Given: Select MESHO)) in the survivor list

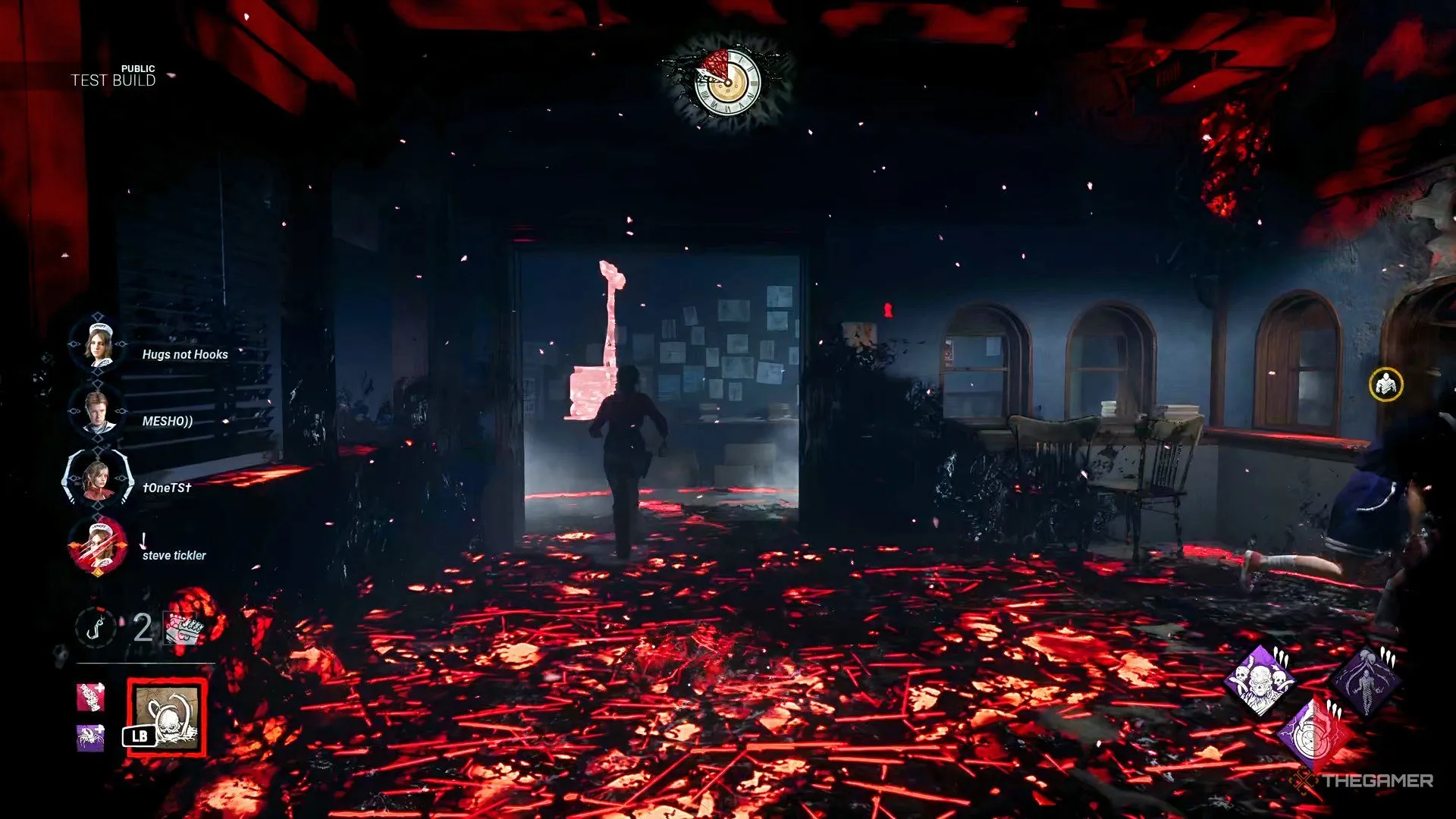Looking at the screenshot, I should (x=98, y=412).
